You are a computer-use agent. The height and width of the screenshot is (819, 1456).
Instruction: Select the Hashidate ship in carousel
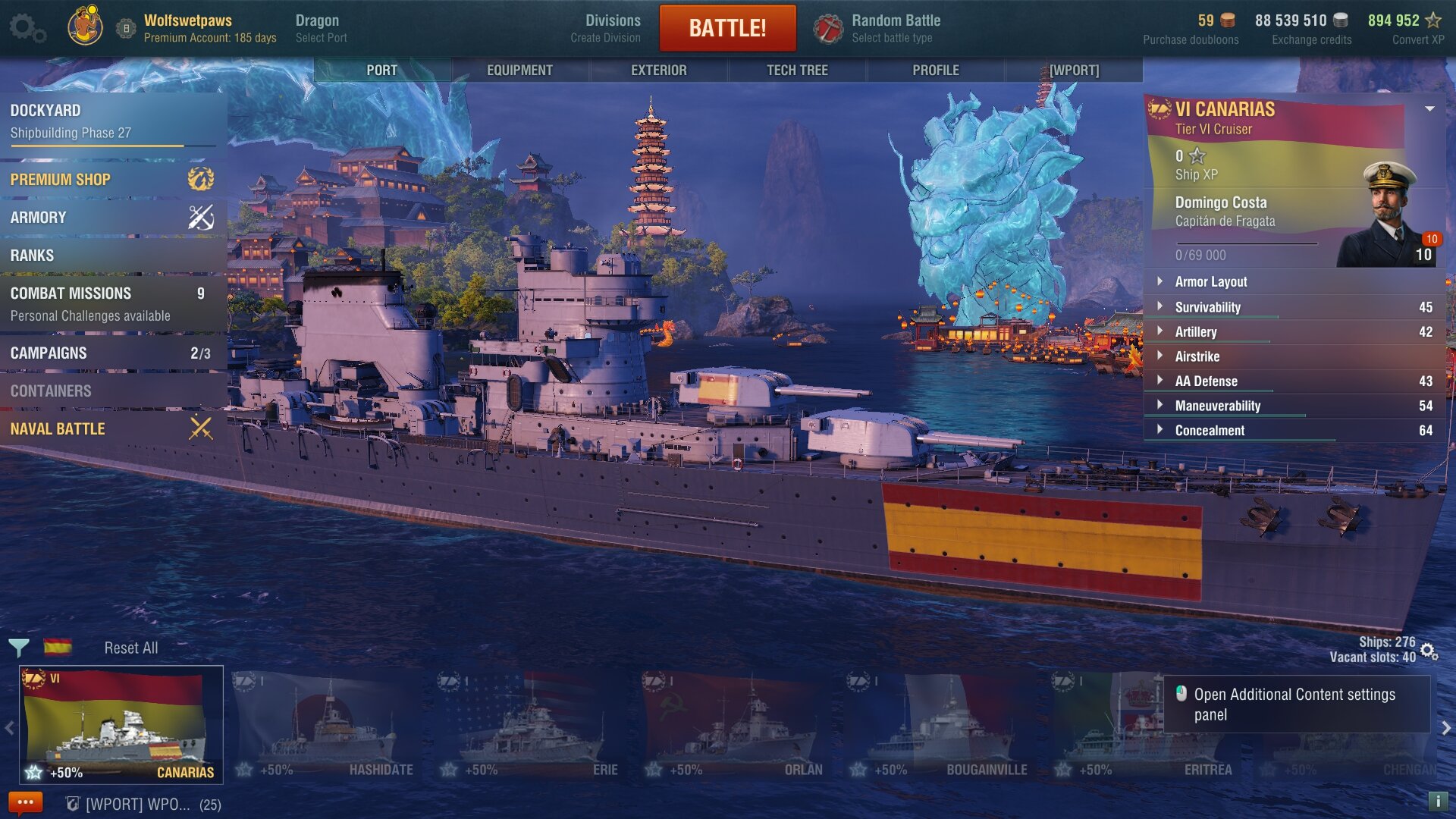coord(326,726)
